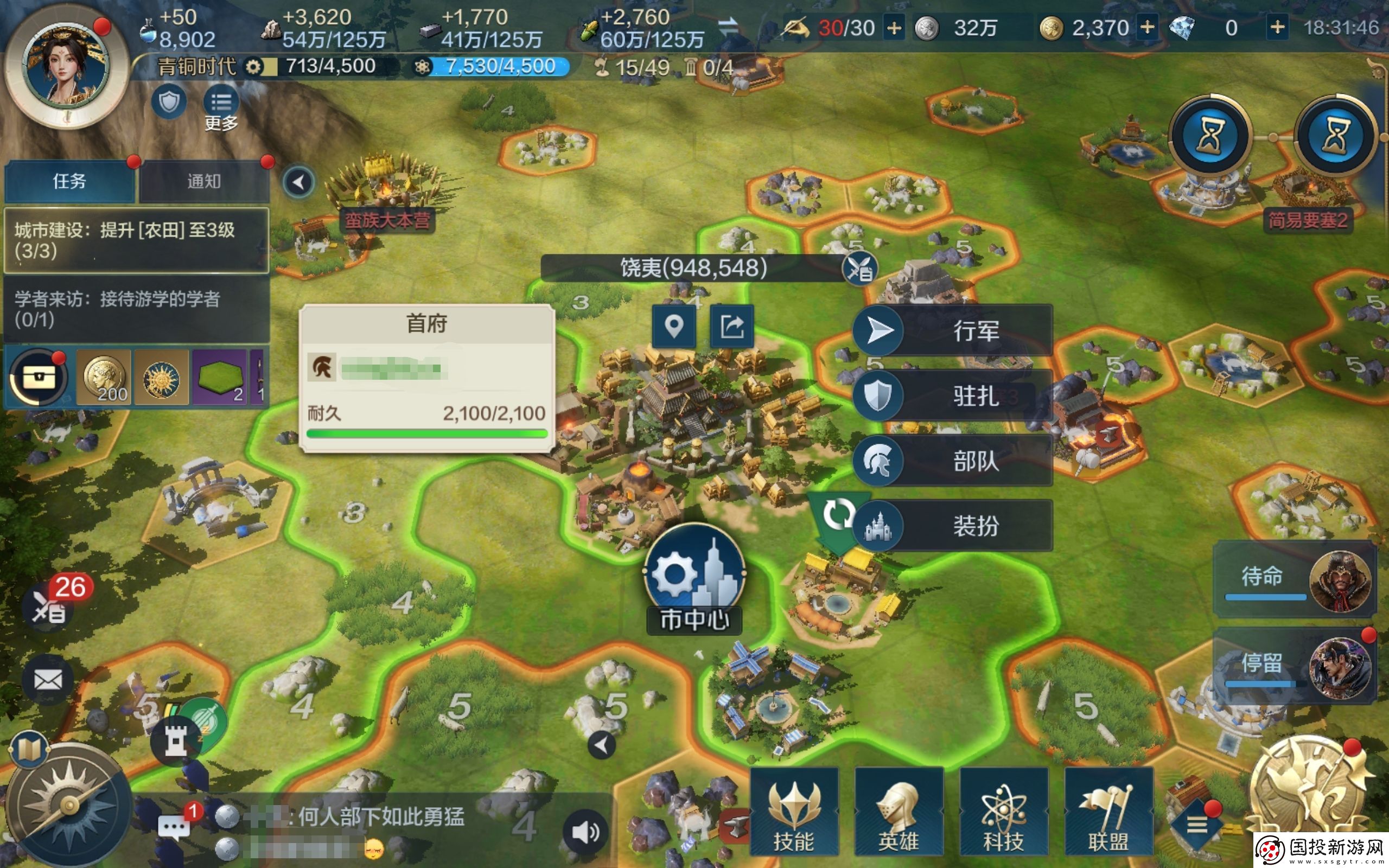1389x868 pixels.
Task: Open the 部队 troops menu
Action: (953, 461)
